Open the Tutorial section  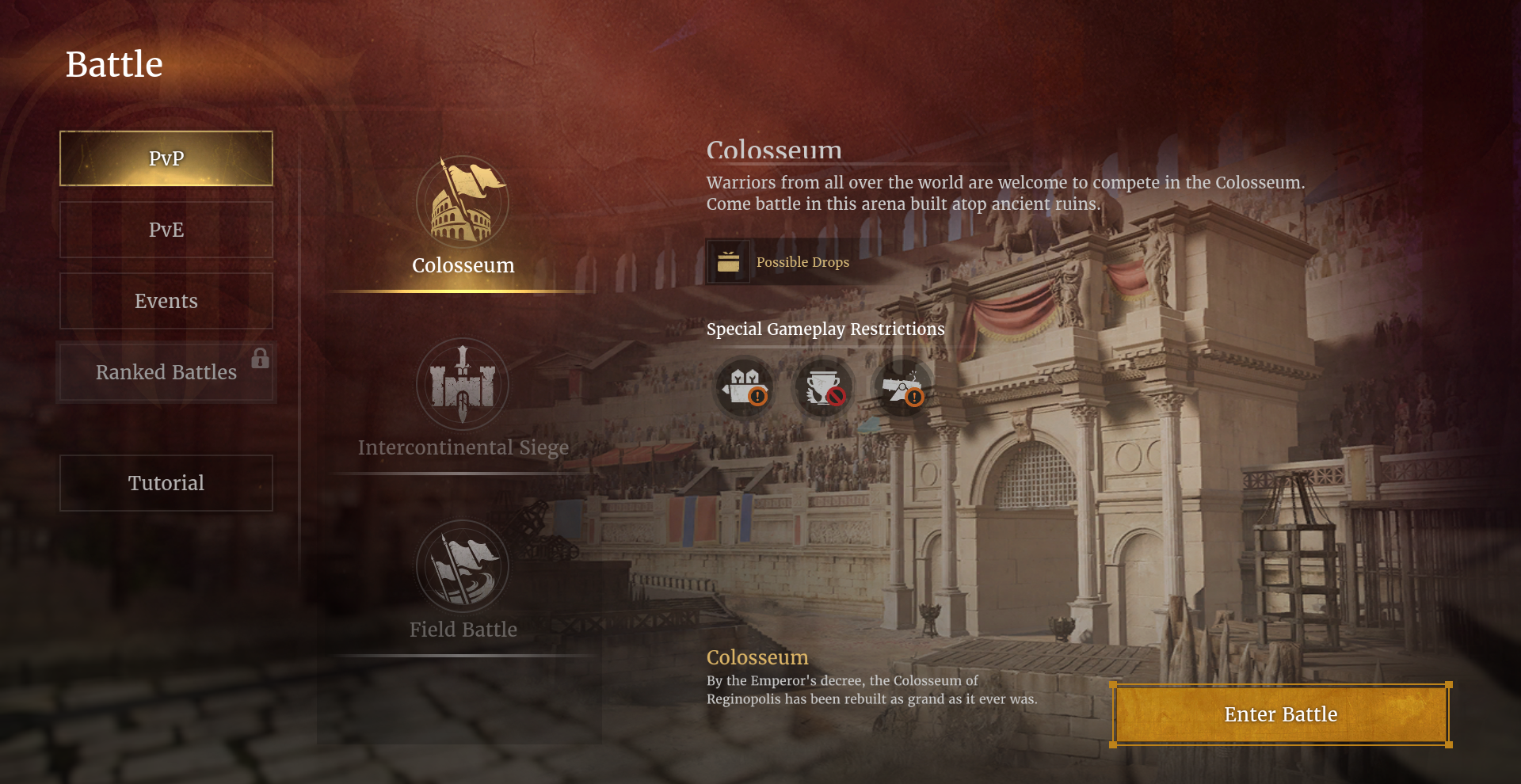(x=166, y=483)
